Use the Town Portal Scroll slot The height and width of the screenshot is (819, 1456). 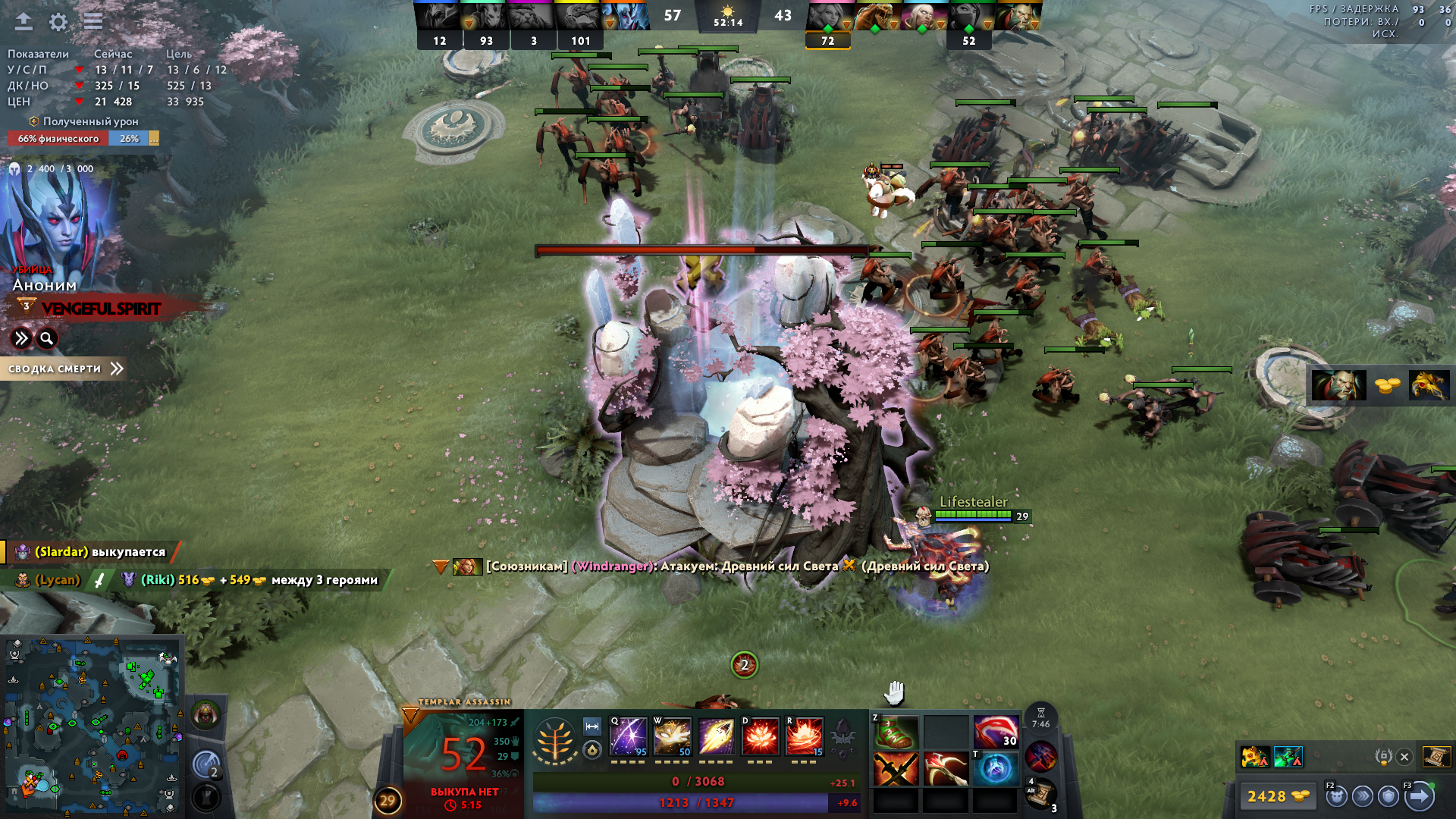tap(1040, 794)
